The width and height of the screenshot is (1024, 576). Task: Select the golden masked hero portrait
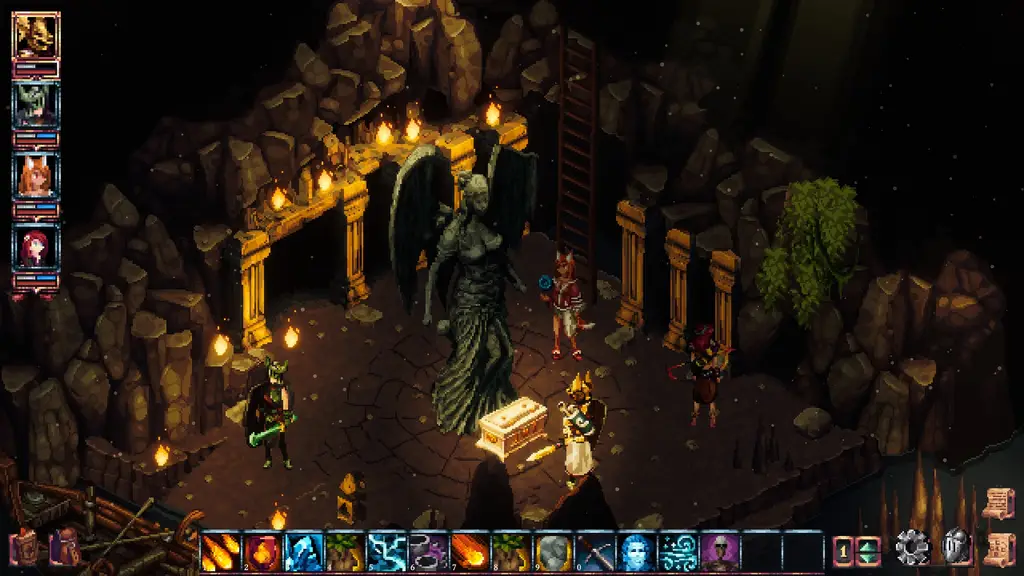click(37, 36)
